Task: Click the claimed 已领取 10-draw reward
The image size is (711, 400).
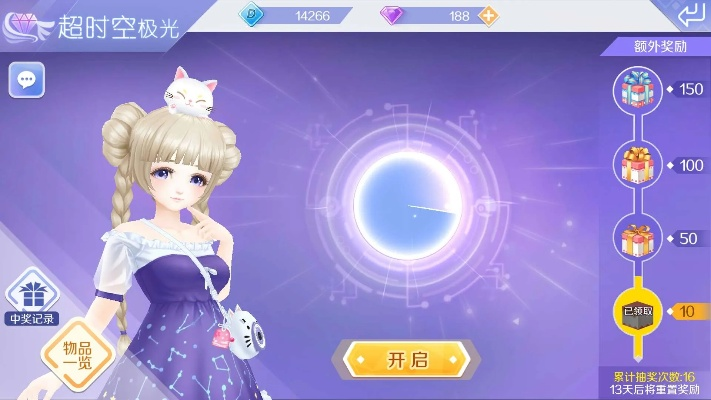Action: click(635, 311)
